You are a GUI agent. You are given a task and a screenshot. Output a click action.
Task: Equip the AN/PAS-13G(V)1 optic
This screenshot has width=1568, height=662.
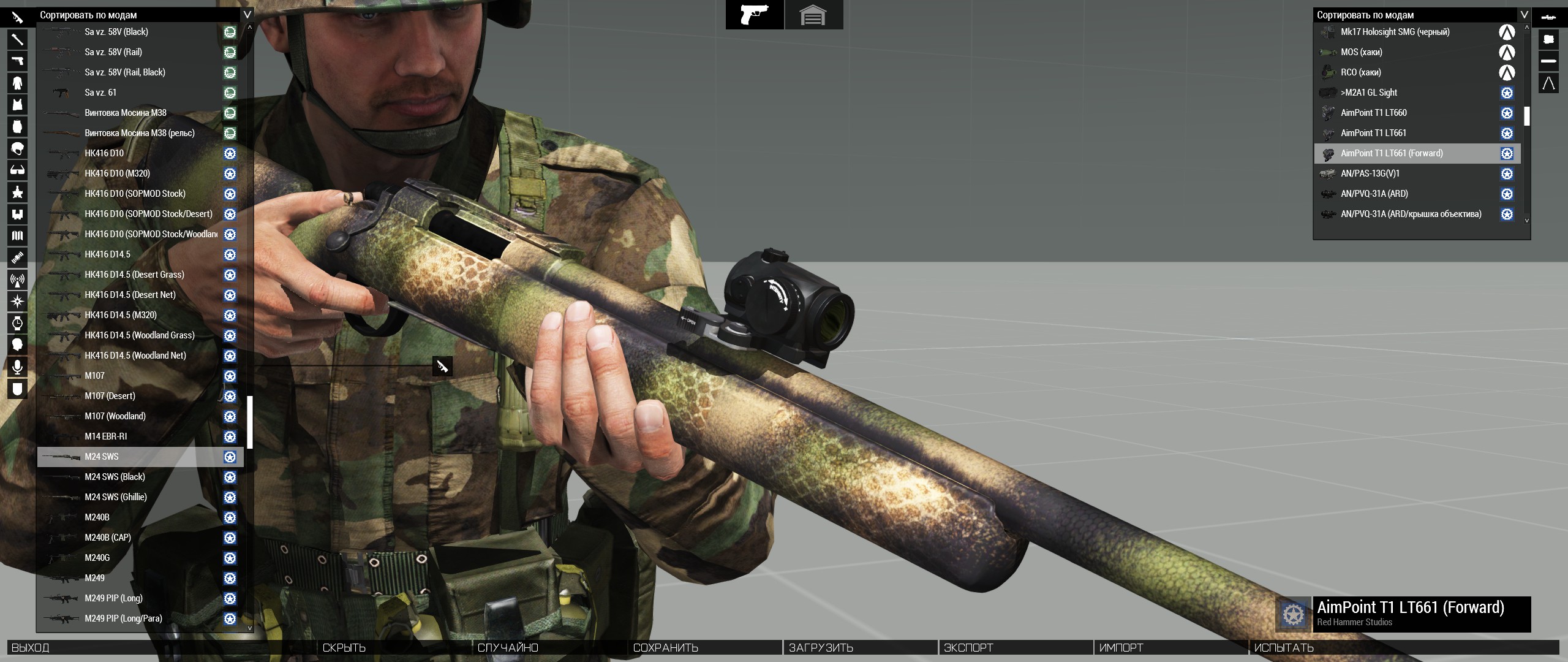(1370, 173)
